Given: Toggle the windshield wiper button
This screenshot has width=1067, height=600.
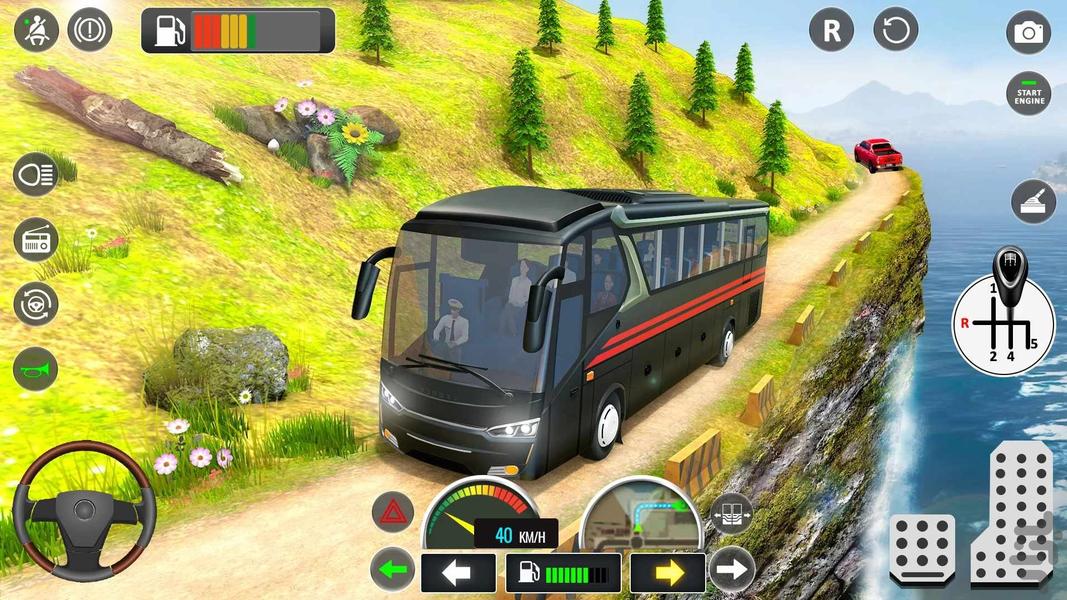Looking at the screenshot, I should (x=1034, y=202).
